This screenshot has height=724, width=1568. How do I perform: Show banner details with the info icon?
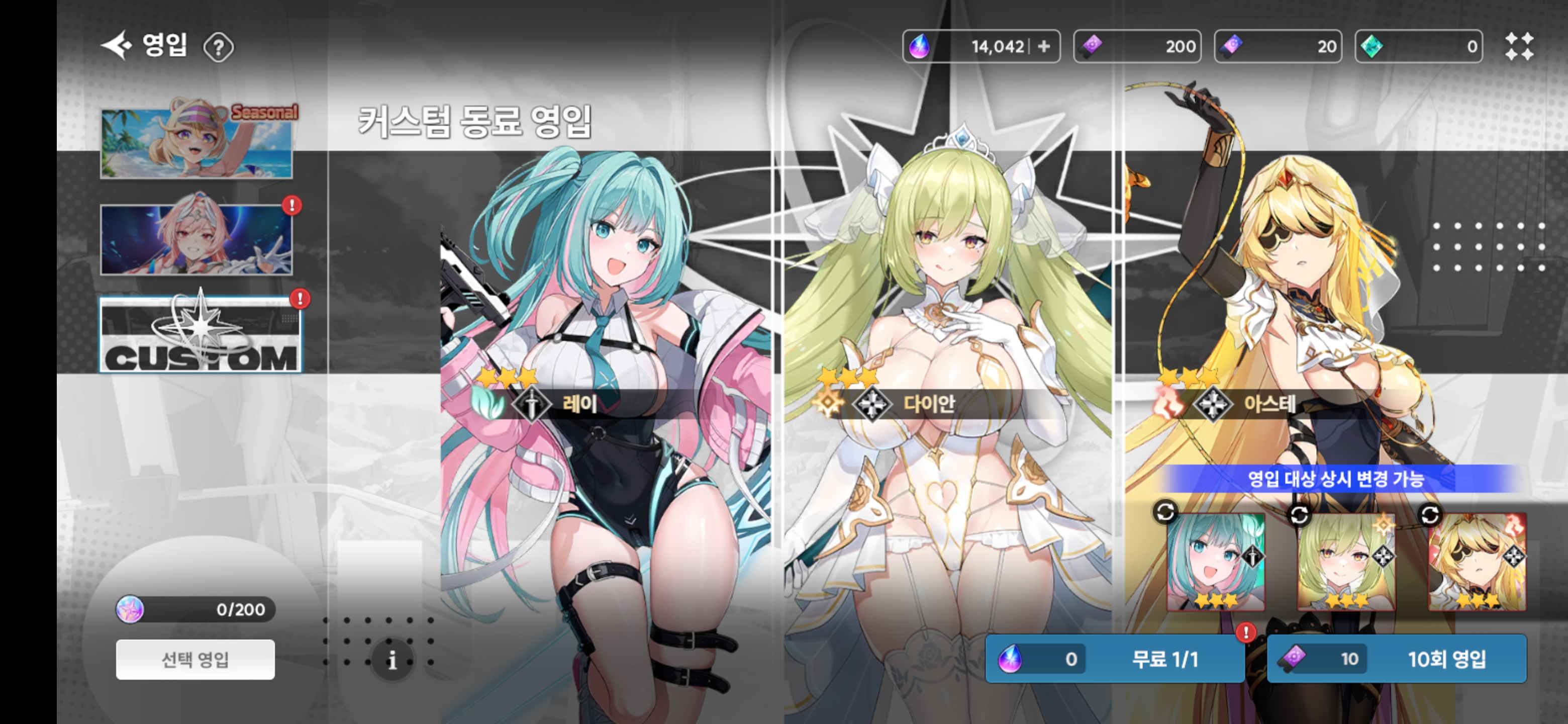[x=392, y=660]
